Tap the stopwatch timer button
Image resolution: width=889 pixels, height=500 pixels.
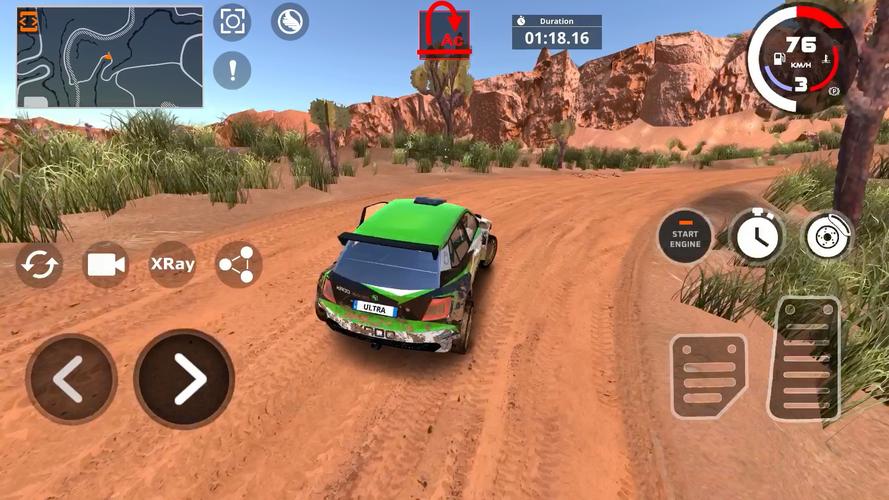click(x=757, y=236)
